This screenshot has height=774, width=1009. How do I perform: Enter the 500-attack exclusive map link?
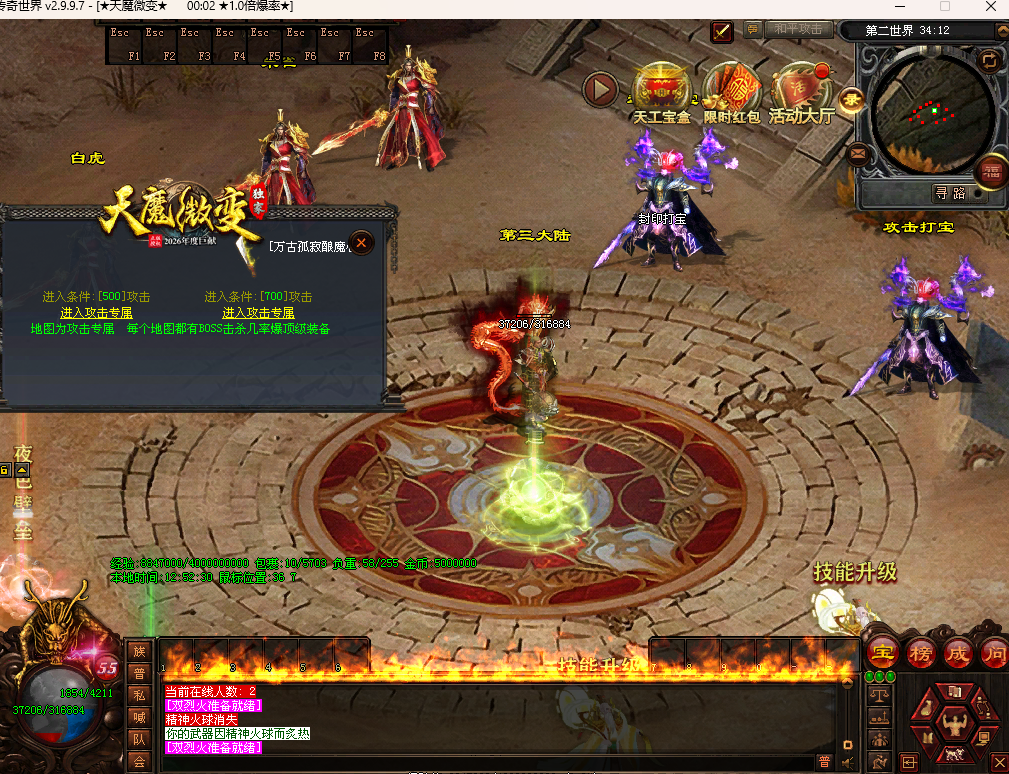pyautogui.click(x=96, y=313)
